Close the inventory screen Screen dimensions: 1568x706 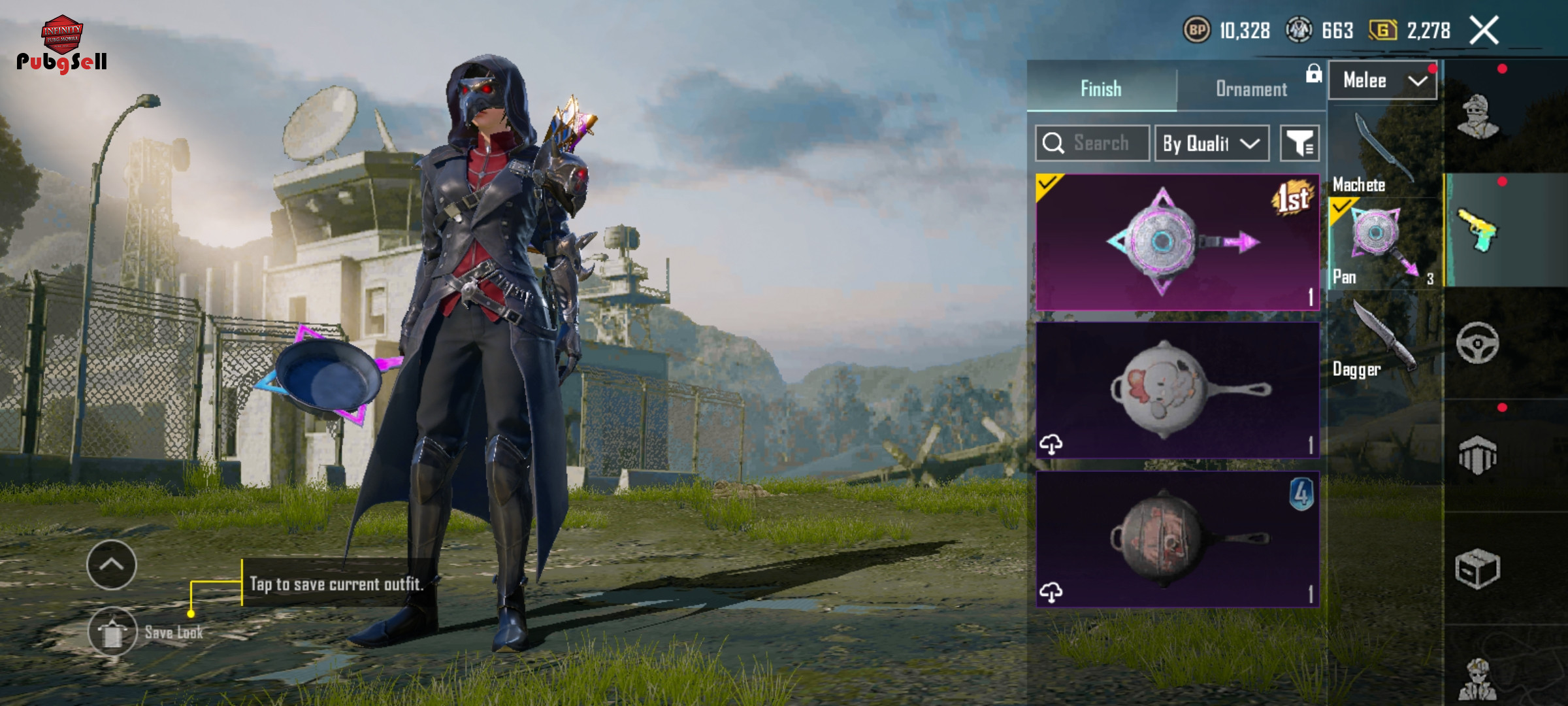1484,30
